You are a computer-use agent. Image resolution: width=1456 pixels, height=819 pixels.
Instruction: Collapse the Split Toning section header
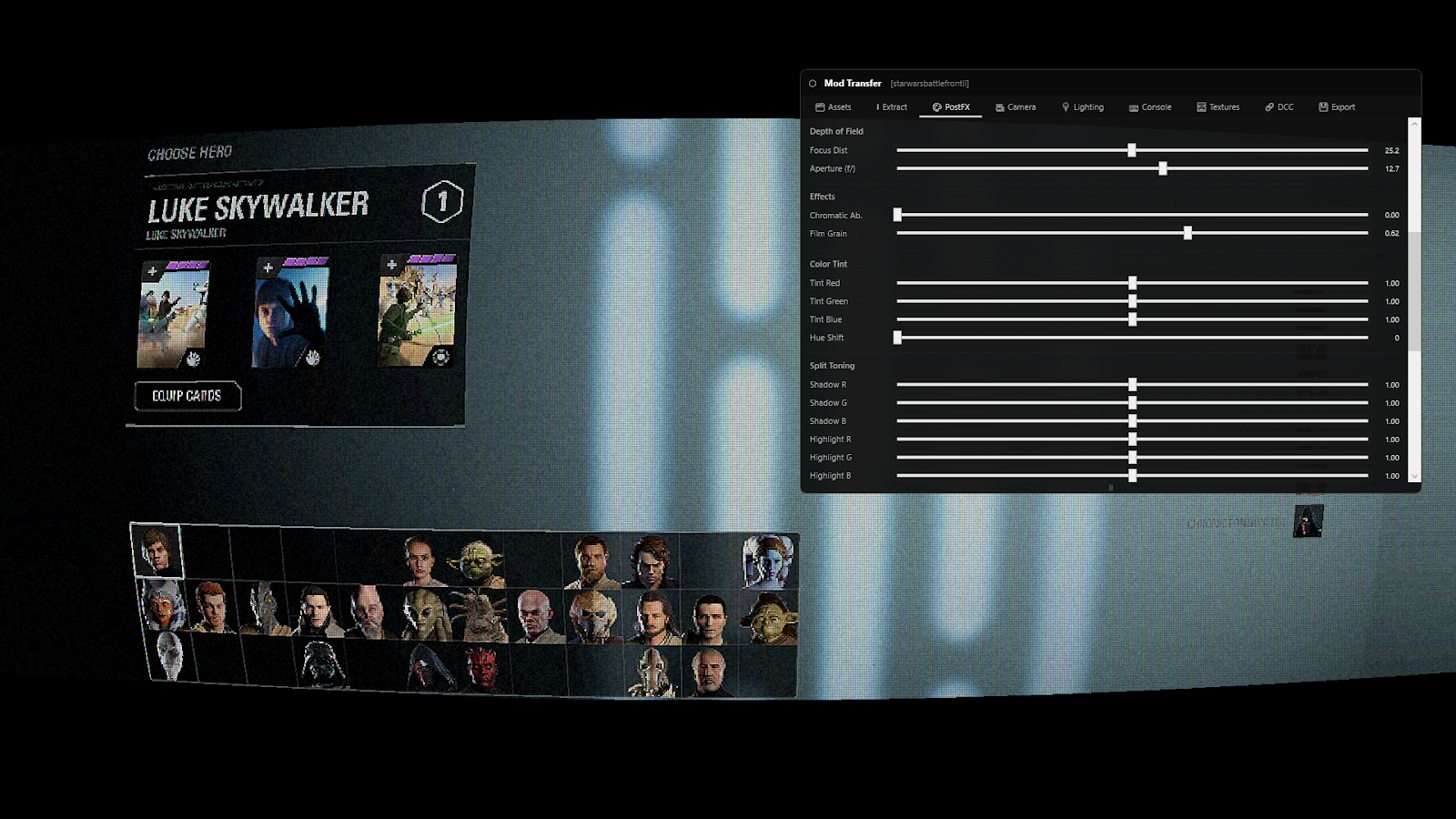point(832,365)
